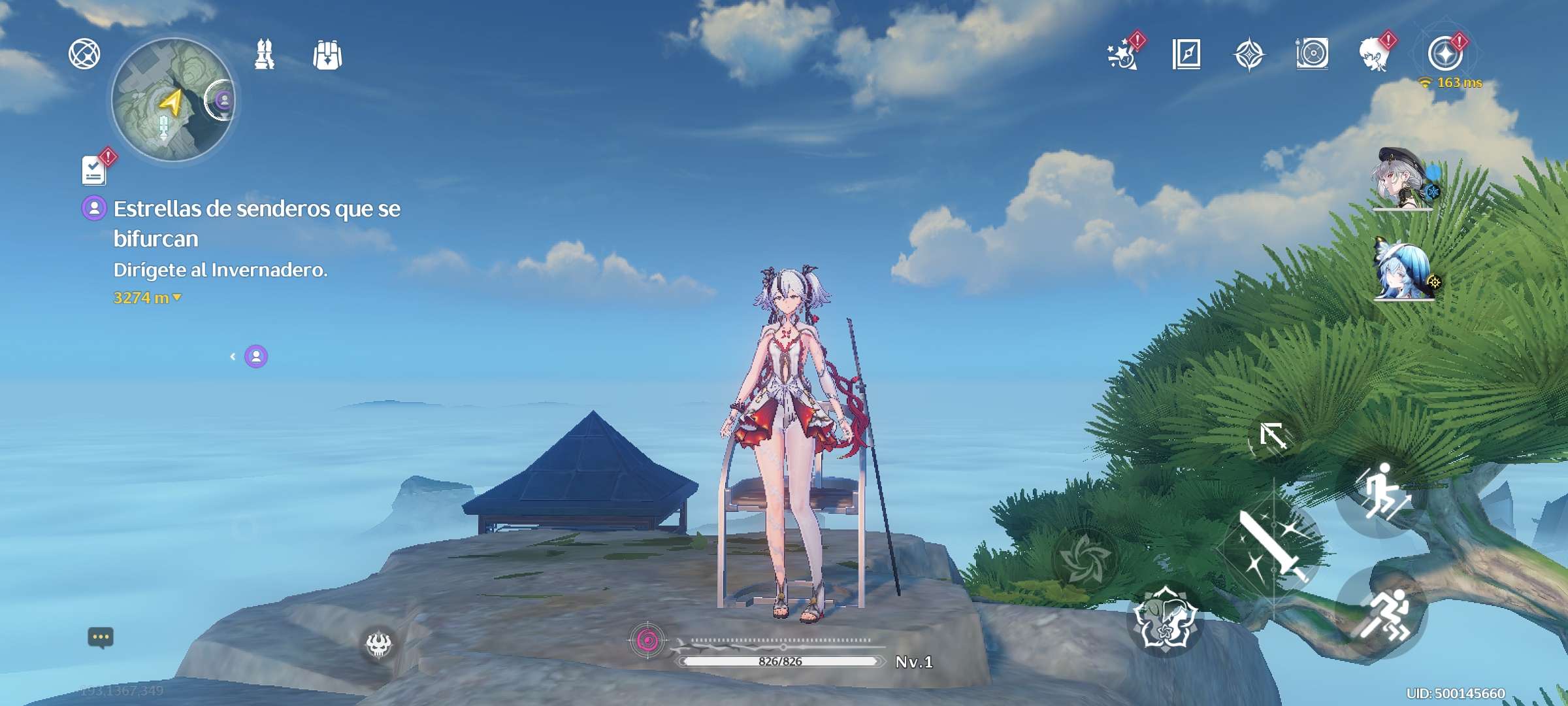Tap the jump climbing figure button
The height and width of the screenshot is (706, 1568).
click(x=1380, y=494)
